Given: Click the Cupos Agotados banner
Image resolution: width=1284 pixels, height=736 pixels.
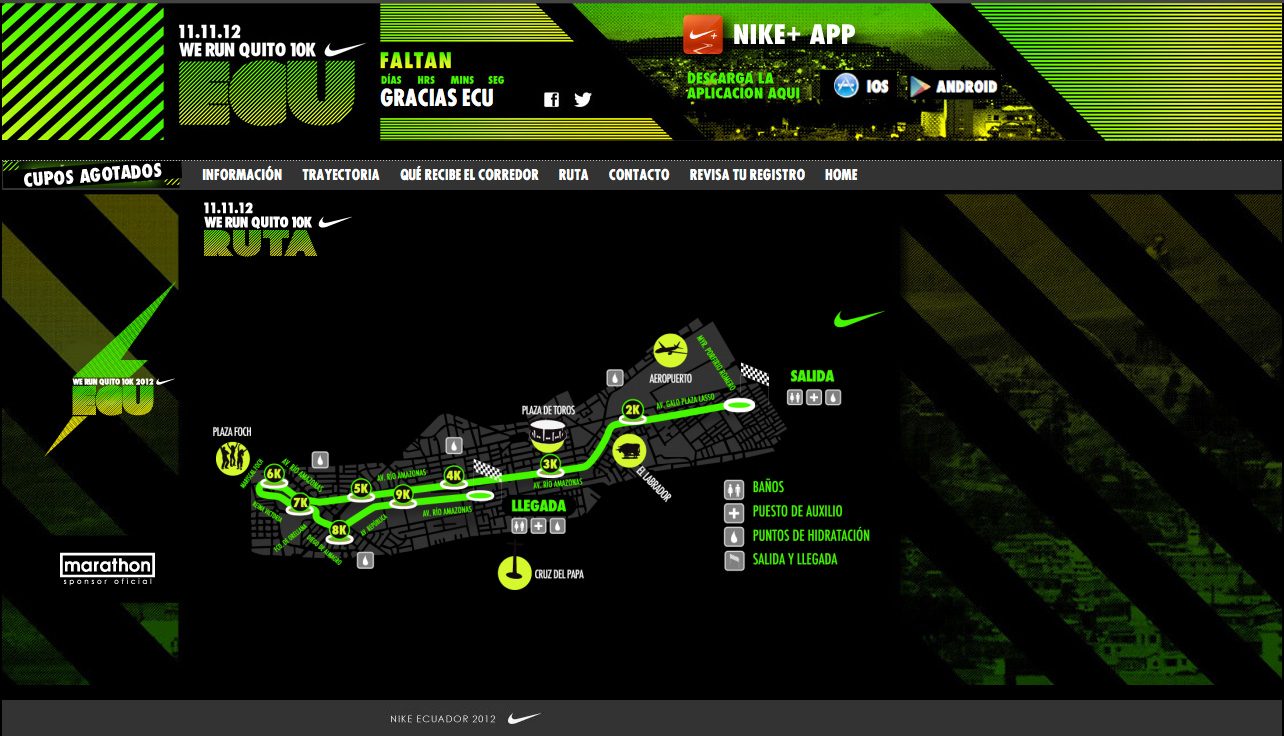Looking at the screenshot, I should tap(92, 175).
